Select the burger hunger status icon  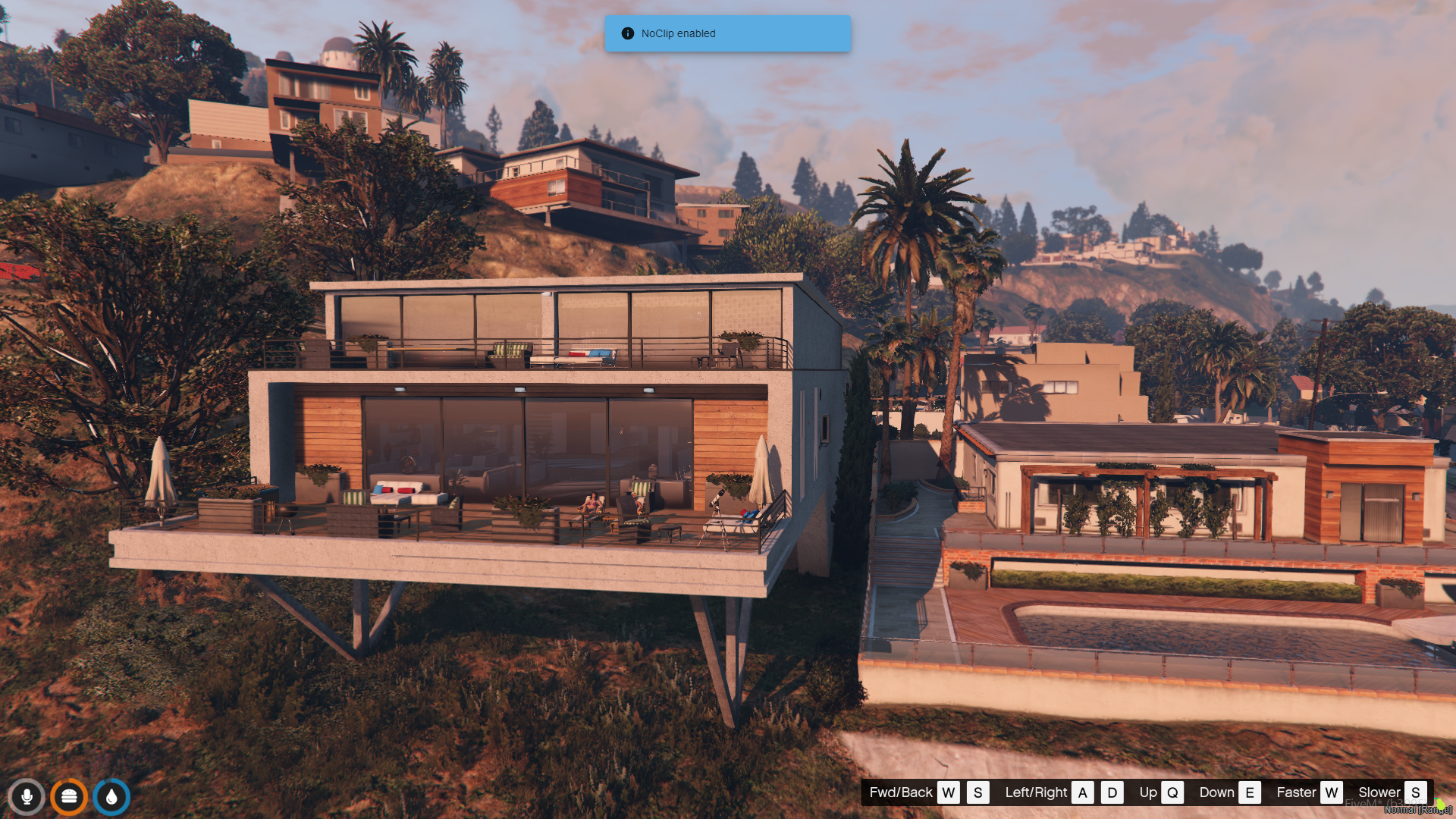69,797
